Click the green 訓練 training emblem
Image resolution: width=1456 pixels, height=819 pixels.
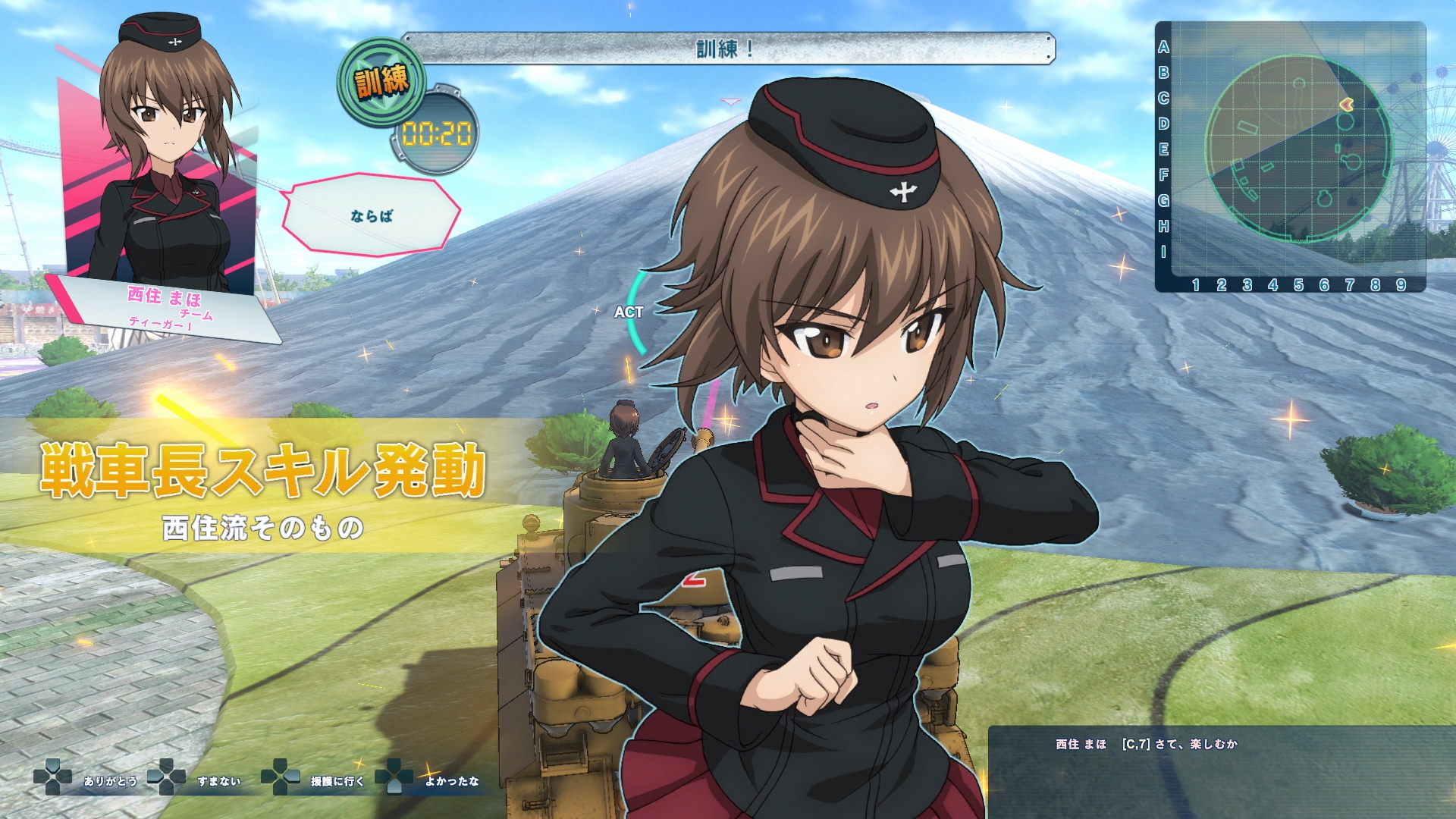pos(381,81)
